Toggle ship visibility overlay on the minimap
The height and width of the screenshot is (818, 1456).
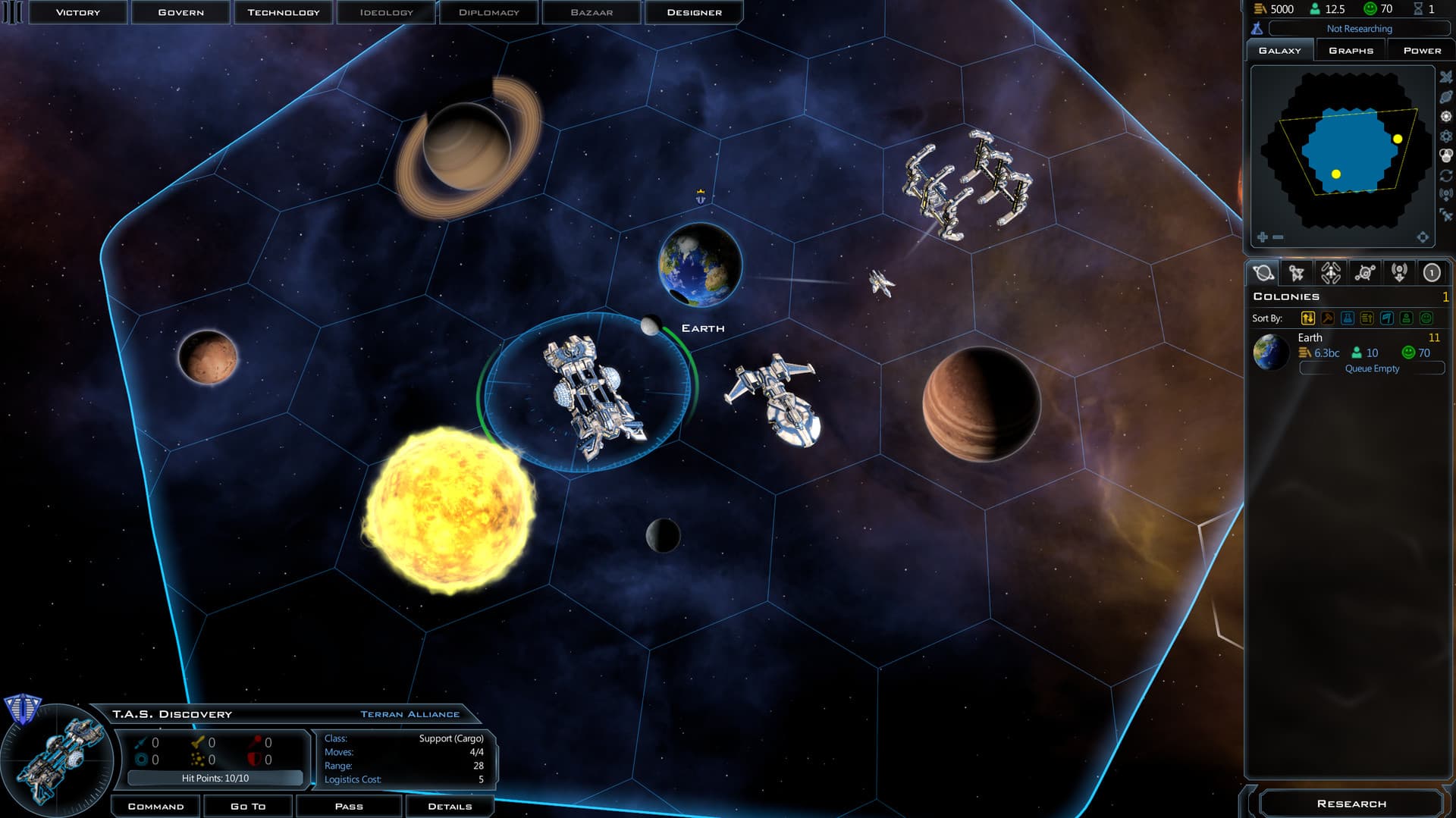[1445, 77]
